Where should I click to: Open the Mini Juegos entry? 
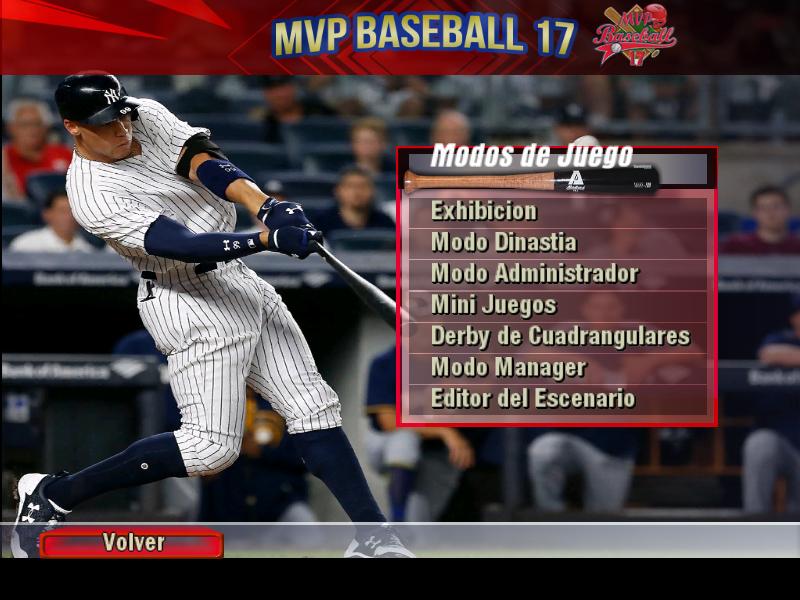[493, 304]
